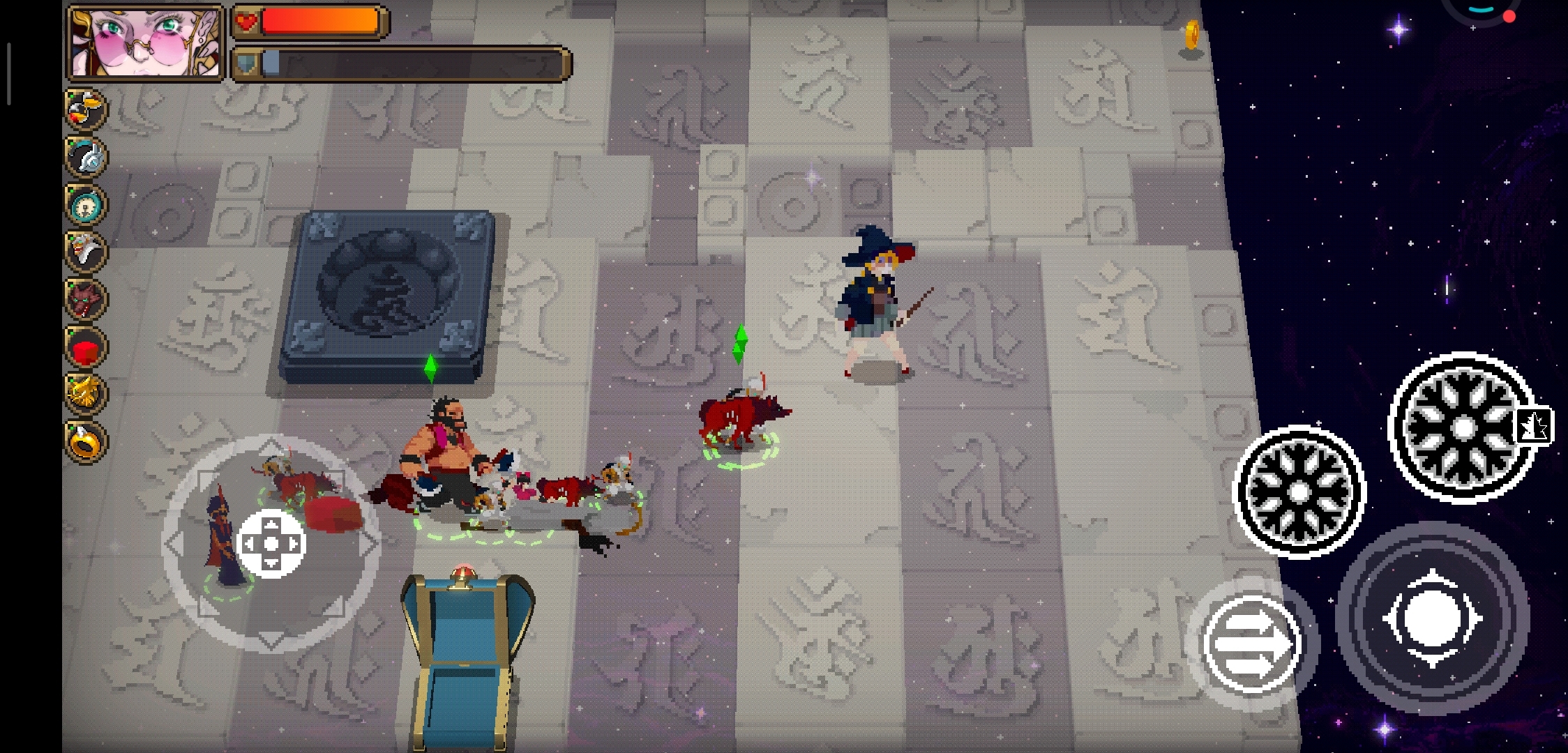Select the silver horned helmet relic icon
The width and height of the screenshot is (1568, 753).
(x=86, y=156)
